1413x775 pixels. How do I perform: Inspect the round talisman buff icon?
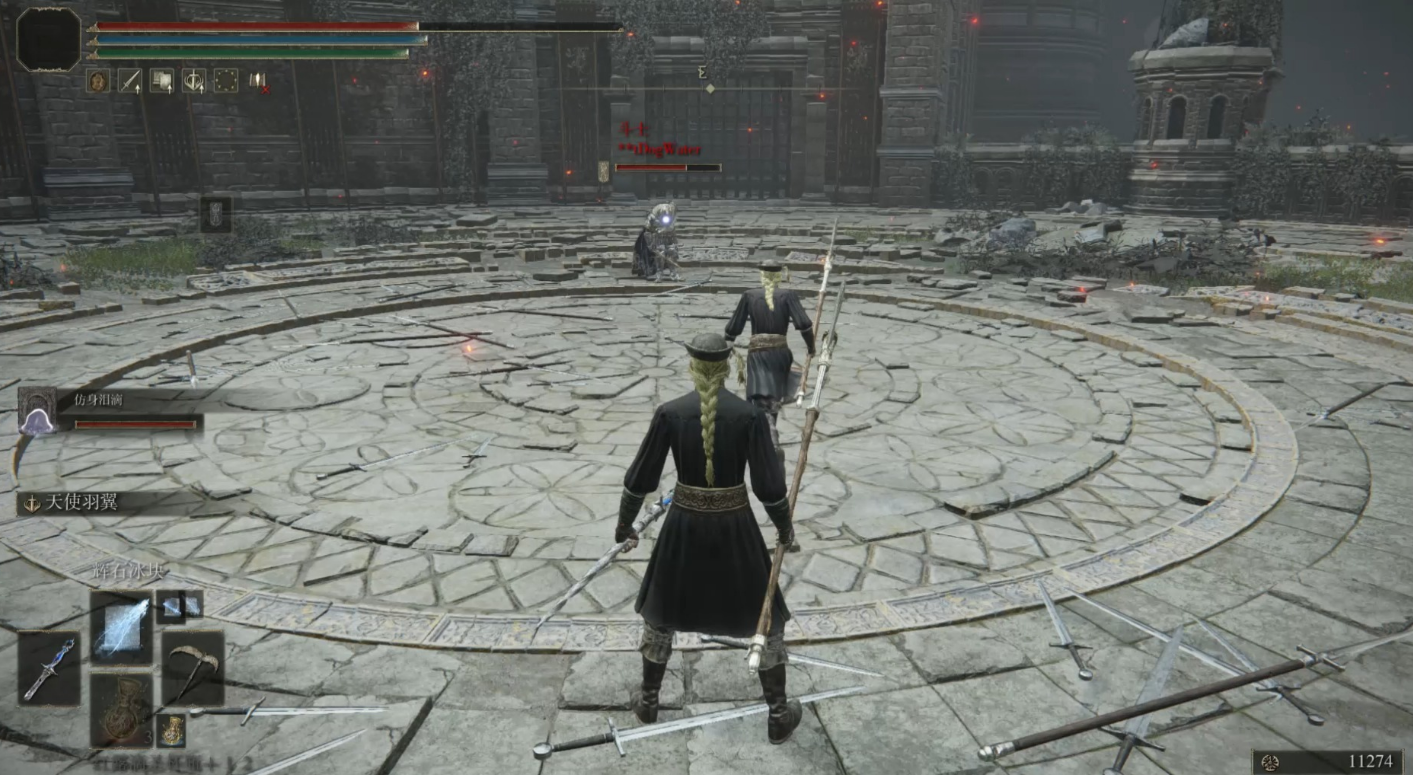tap(98, 81)
